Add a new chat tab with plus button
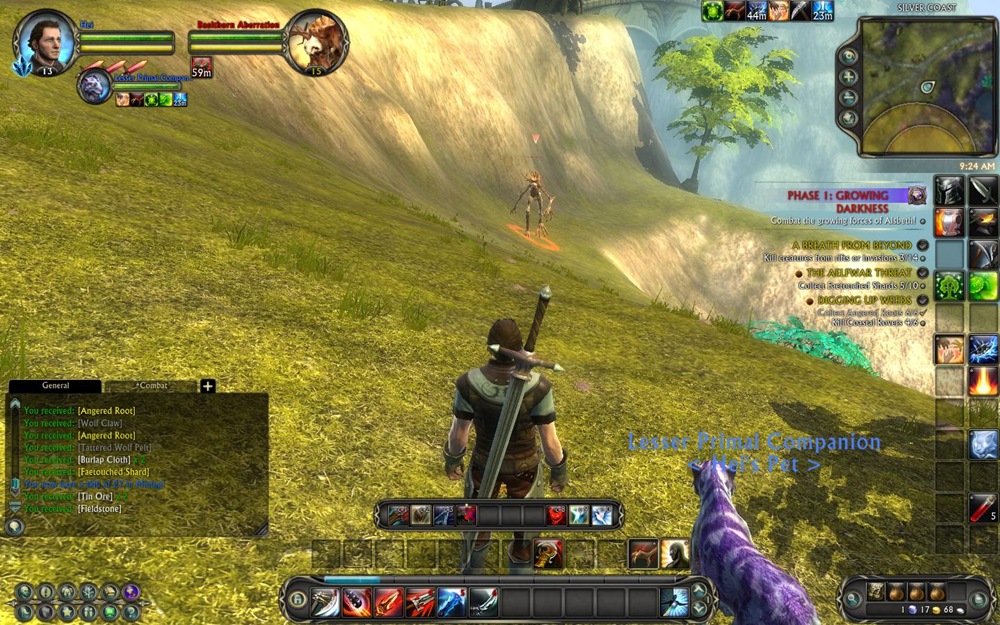Screen dimensions: 1000x625 pyautogui.click(x=208, y=386)
